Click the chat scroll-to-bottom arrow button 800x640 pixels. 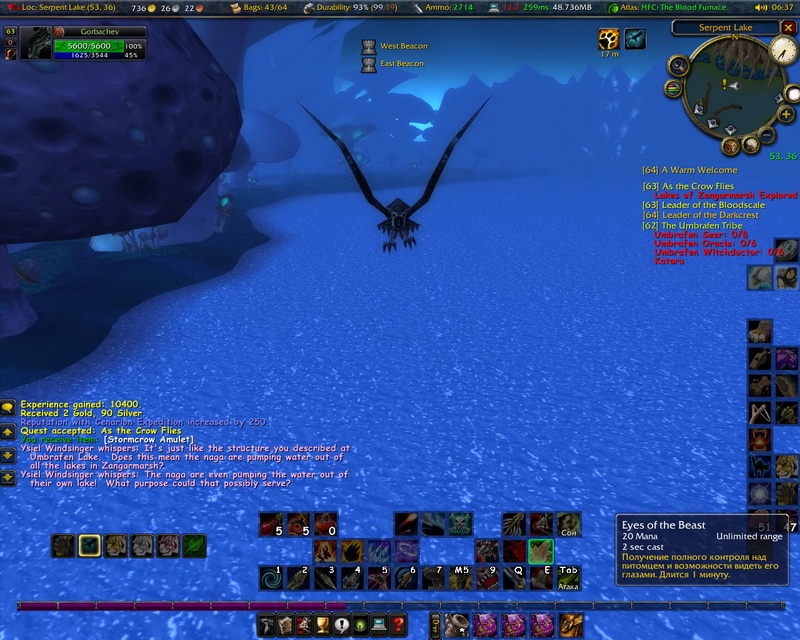point(8,478)
